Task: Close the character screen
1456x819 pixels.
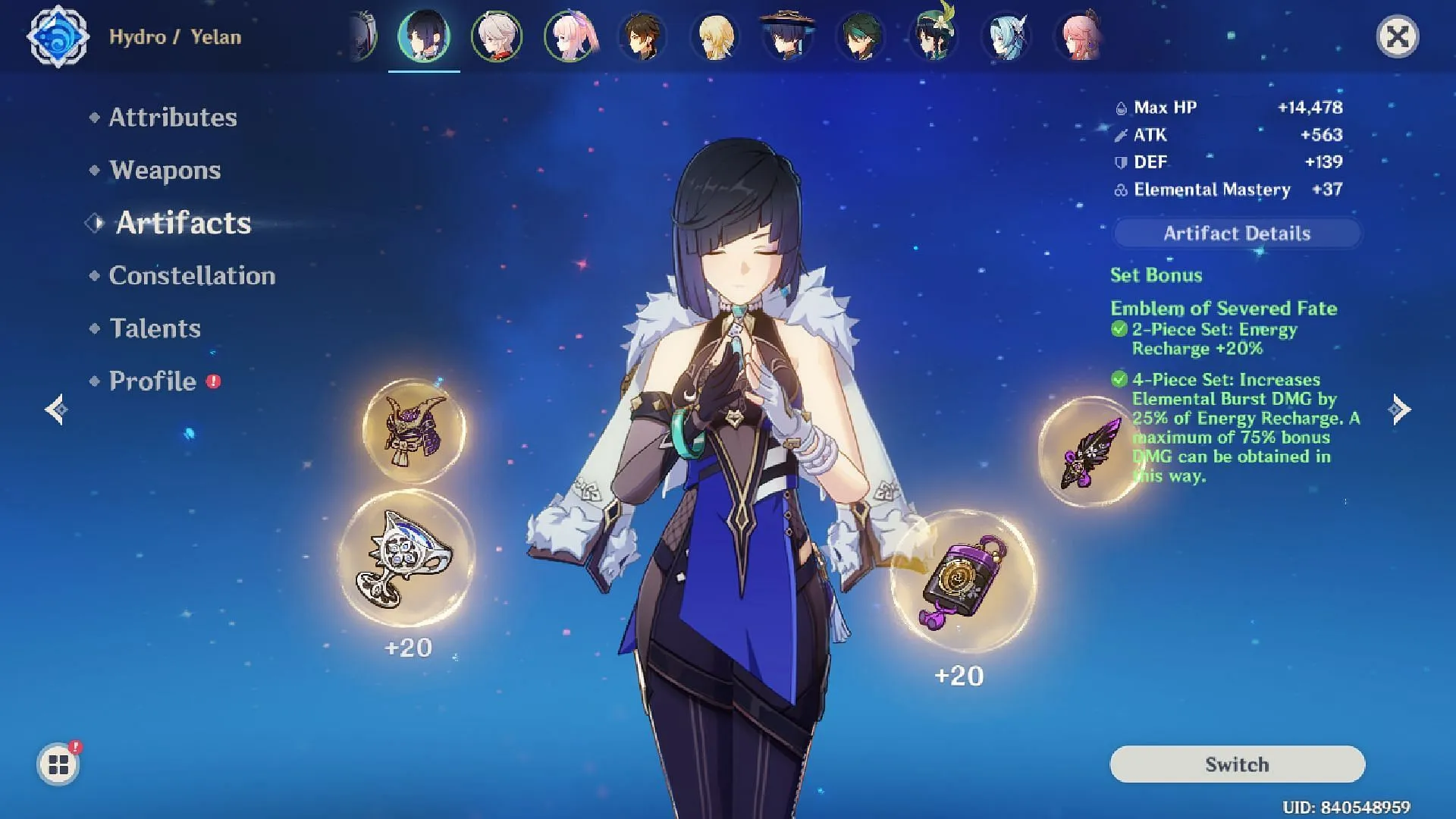Action: [x=1397, y=36]
